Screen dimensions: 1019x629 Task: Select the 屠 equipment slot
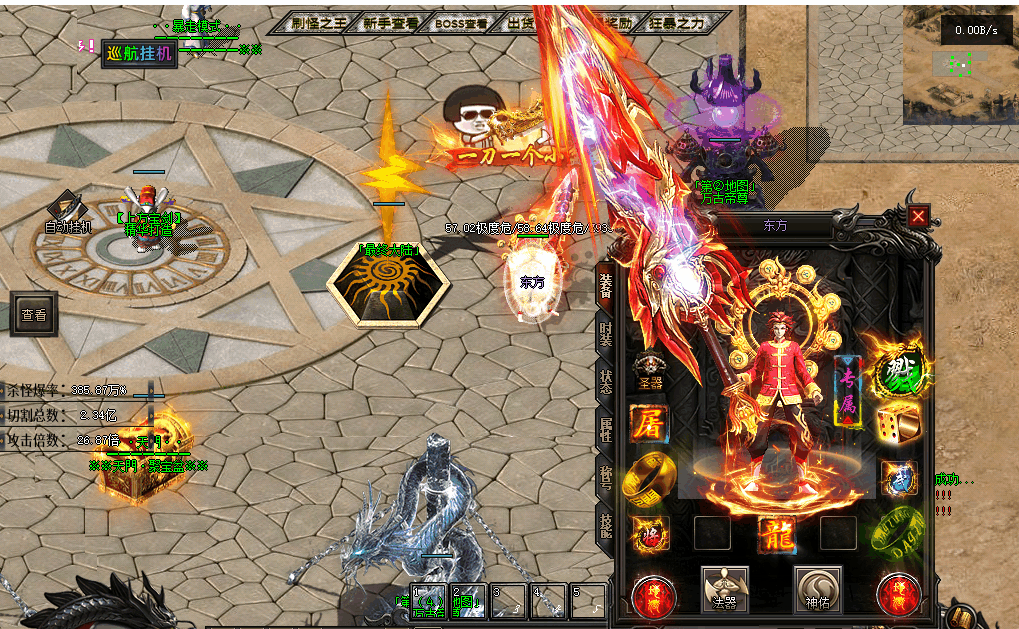[650, 423]
